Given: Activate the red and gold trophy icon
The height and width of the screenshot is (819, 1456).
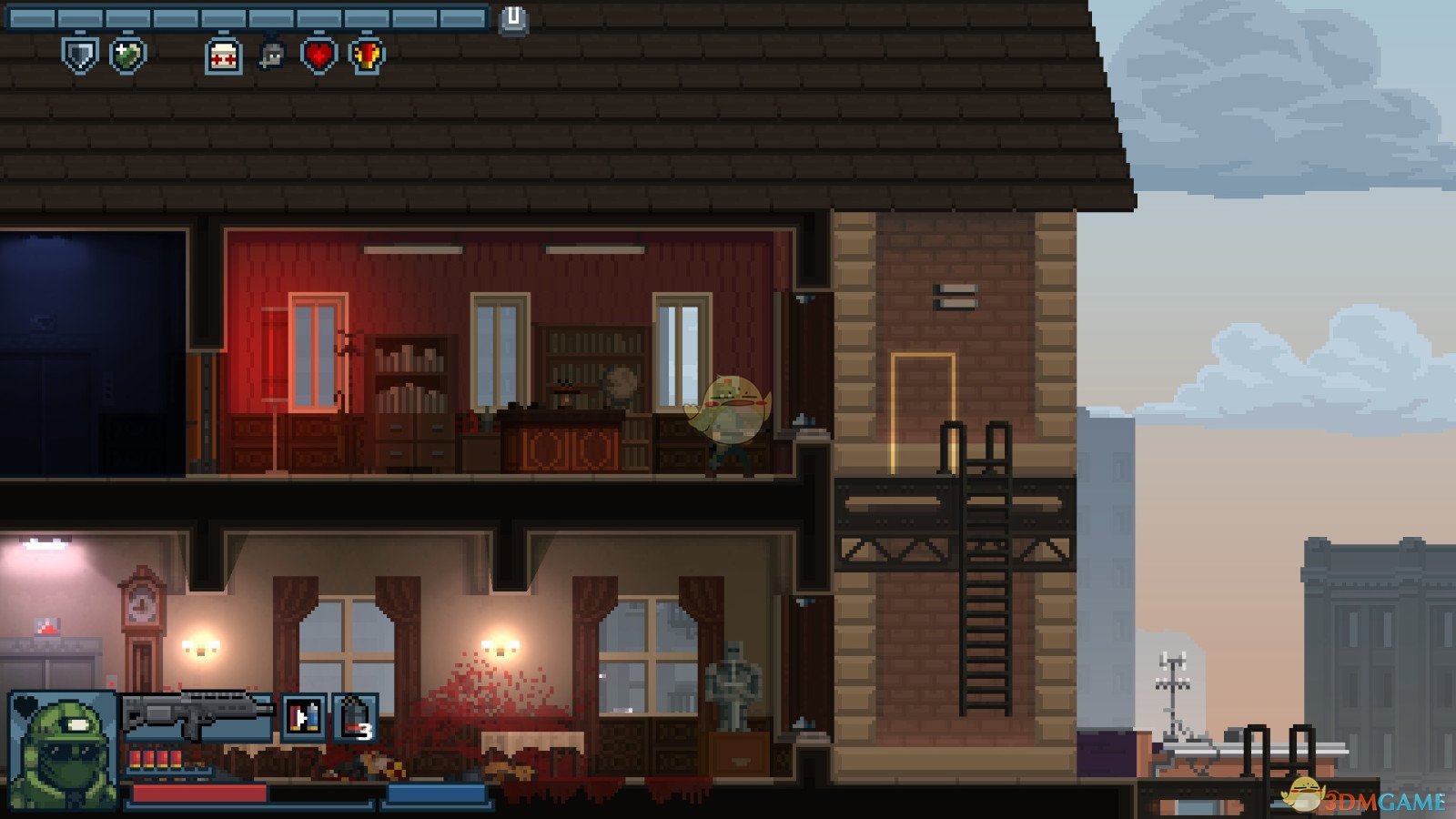Looking at the screenshot, I should (x=367, y=56).
